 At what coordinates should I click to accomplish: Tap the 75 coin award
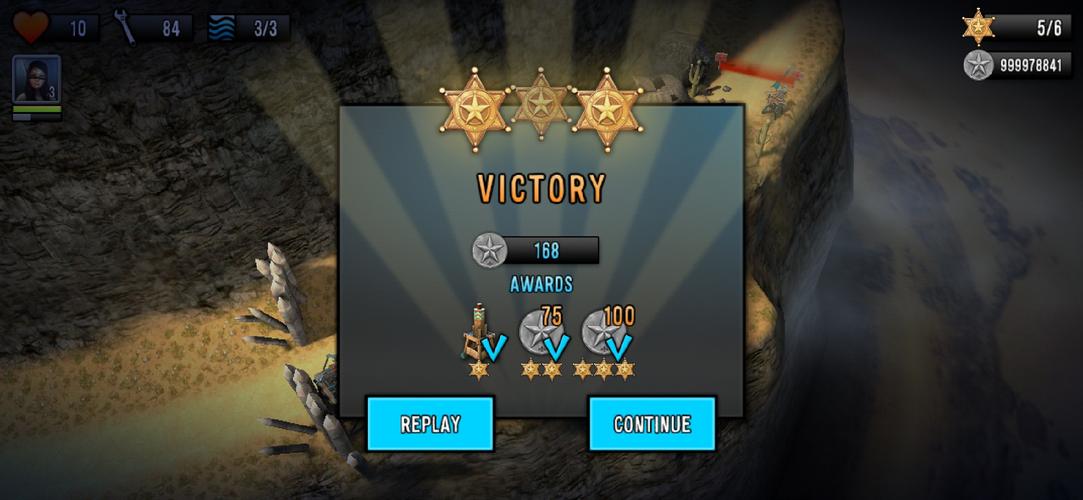543,335
